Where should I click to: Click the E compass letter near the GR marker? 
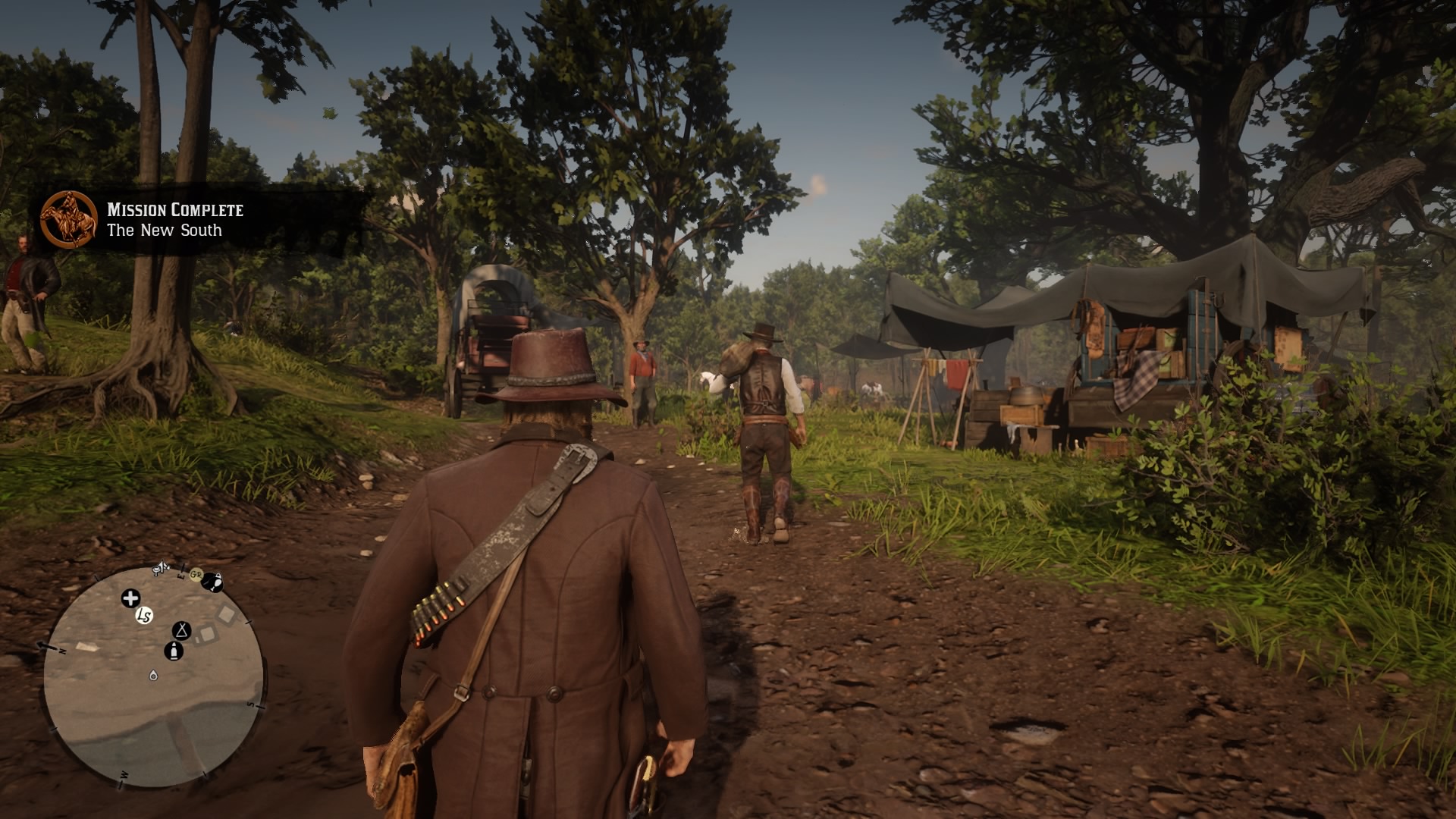[x=180, y=576]
